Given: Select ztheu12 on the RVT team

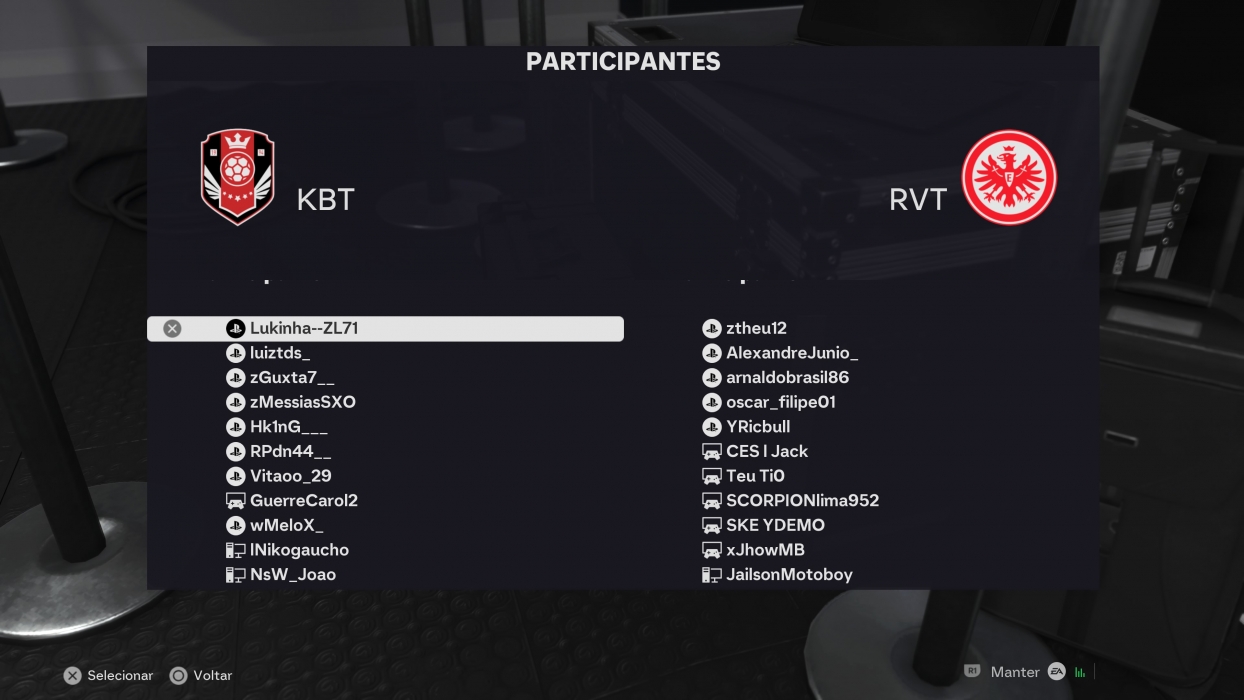Looking at the screenshot, I should (x=756, y=328).
